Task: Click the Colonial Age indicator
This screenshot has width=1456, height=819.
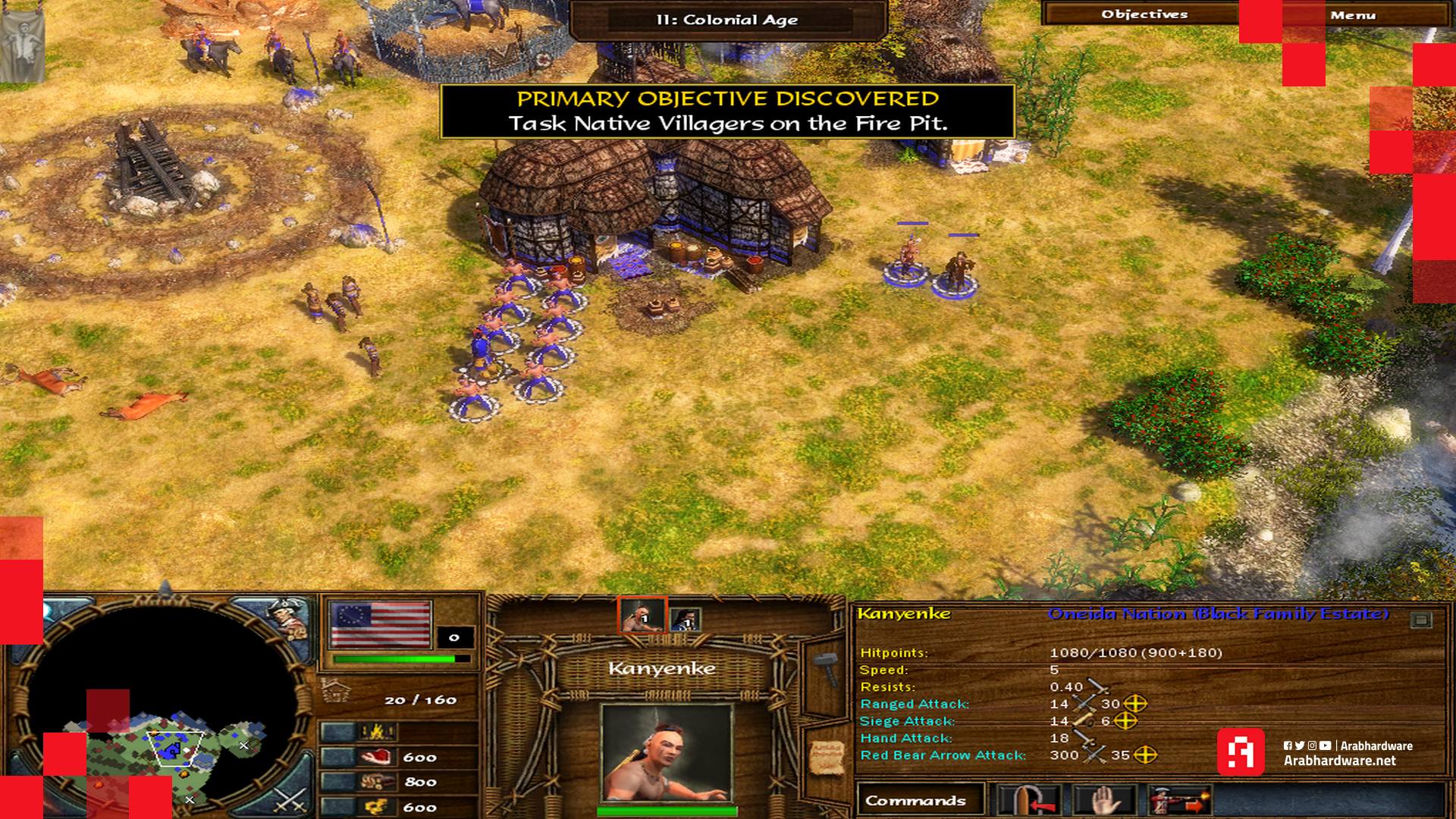Action: pyautogui.click(x=726, y=20)
